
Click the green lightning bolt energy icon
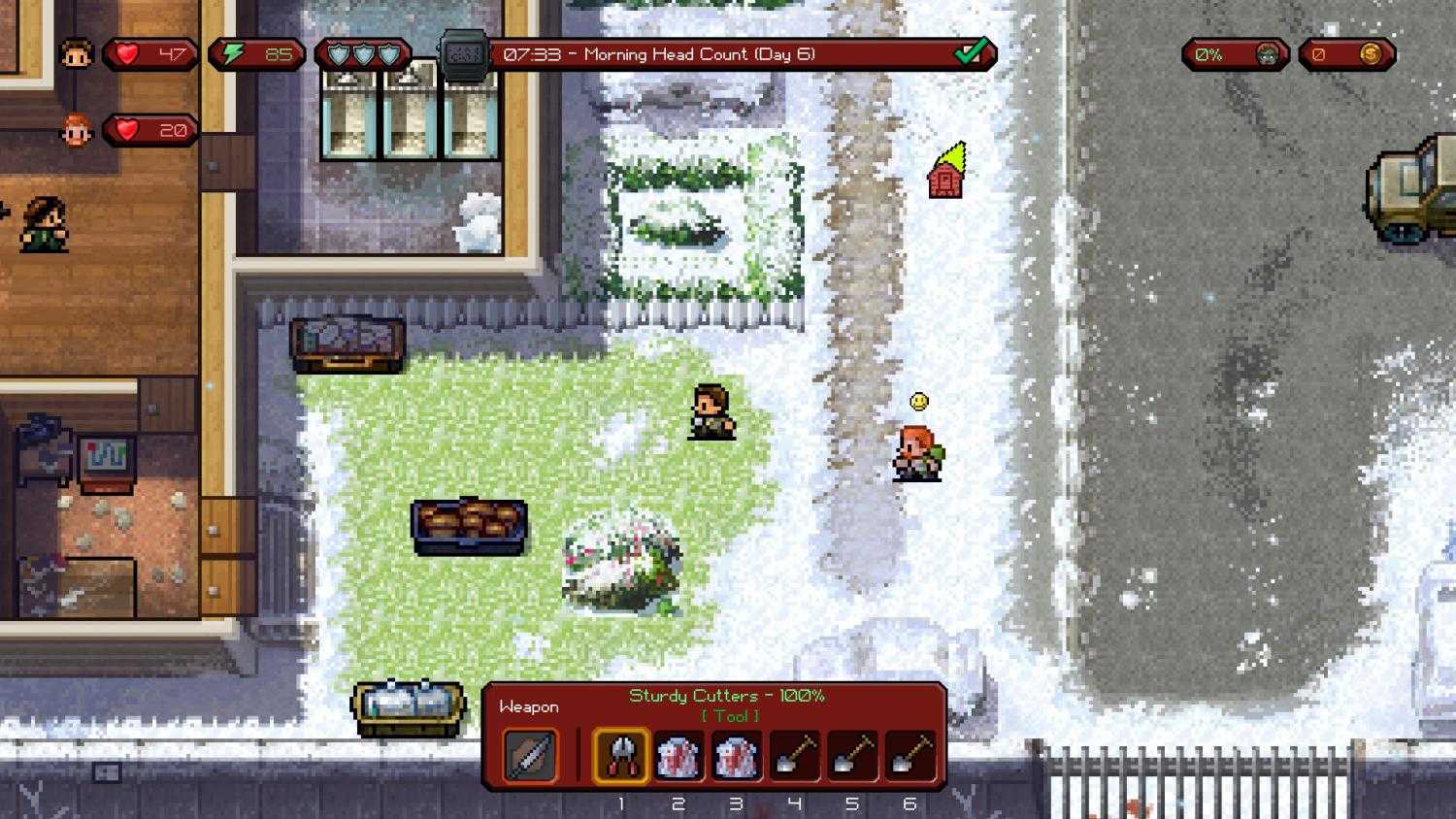click(x=234, y=53)
